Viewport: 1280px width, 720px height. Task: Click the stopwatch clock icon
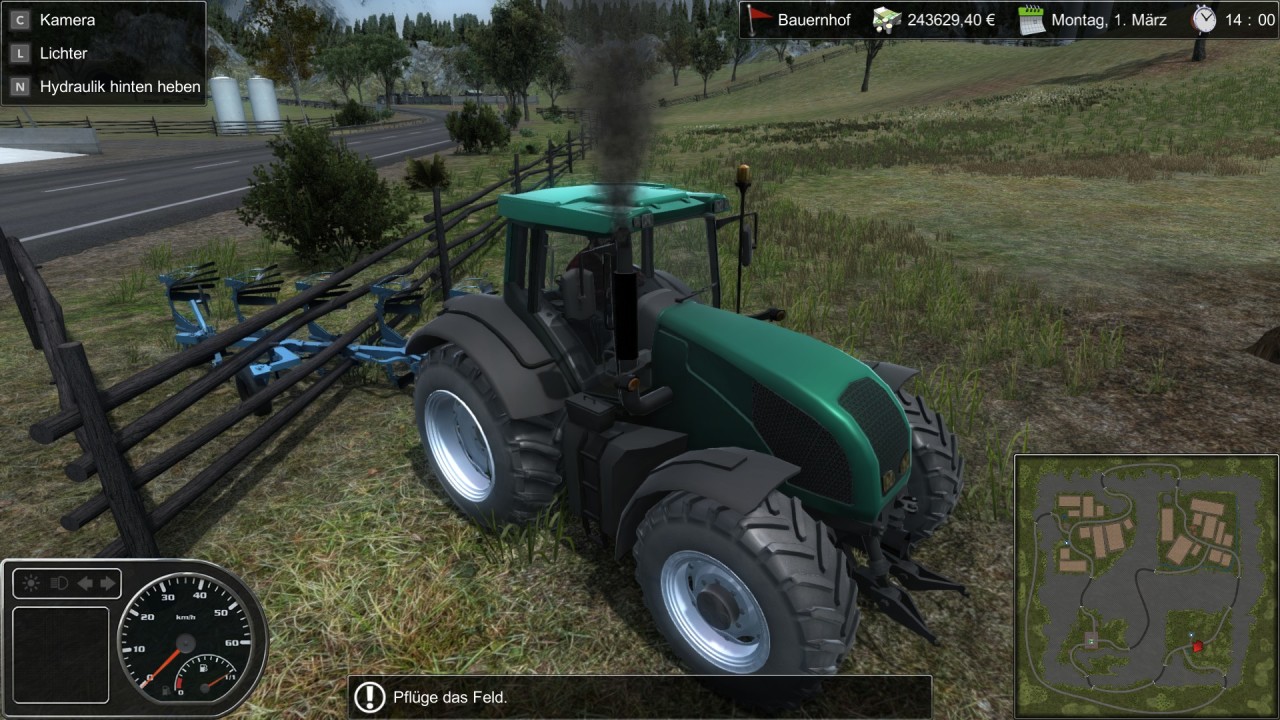point(1204,18)
